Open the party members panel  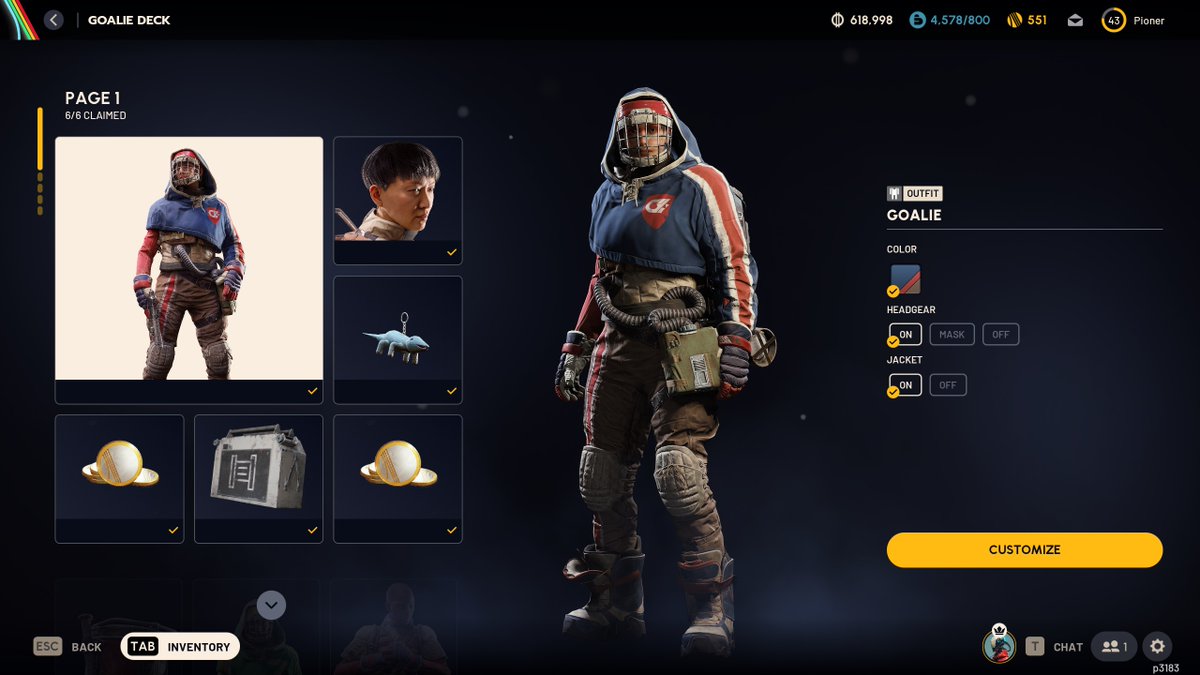[x=1113, y=646]
